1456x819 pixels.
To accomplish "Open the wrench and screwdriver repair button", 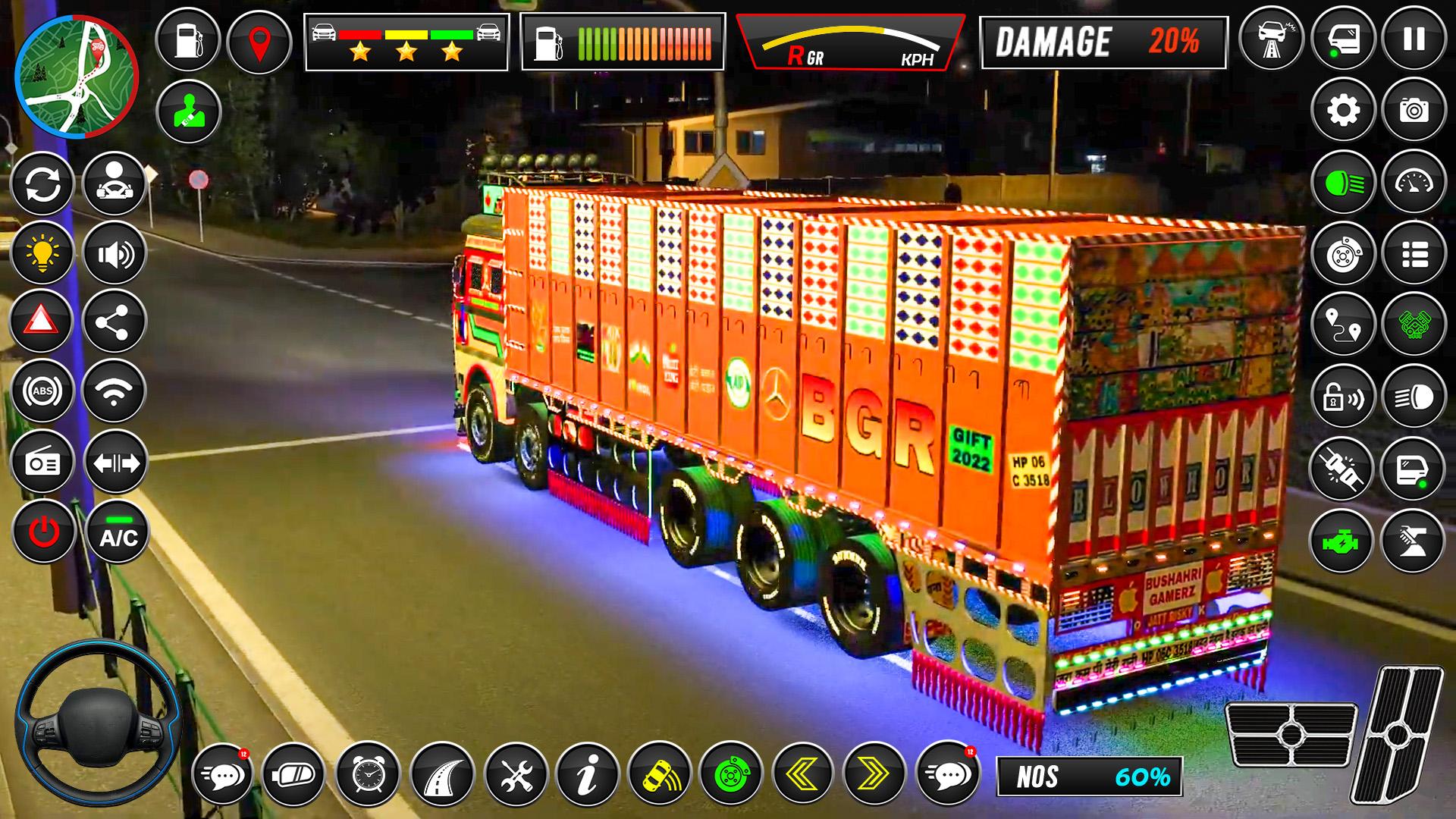I will (x=516, y=774).
